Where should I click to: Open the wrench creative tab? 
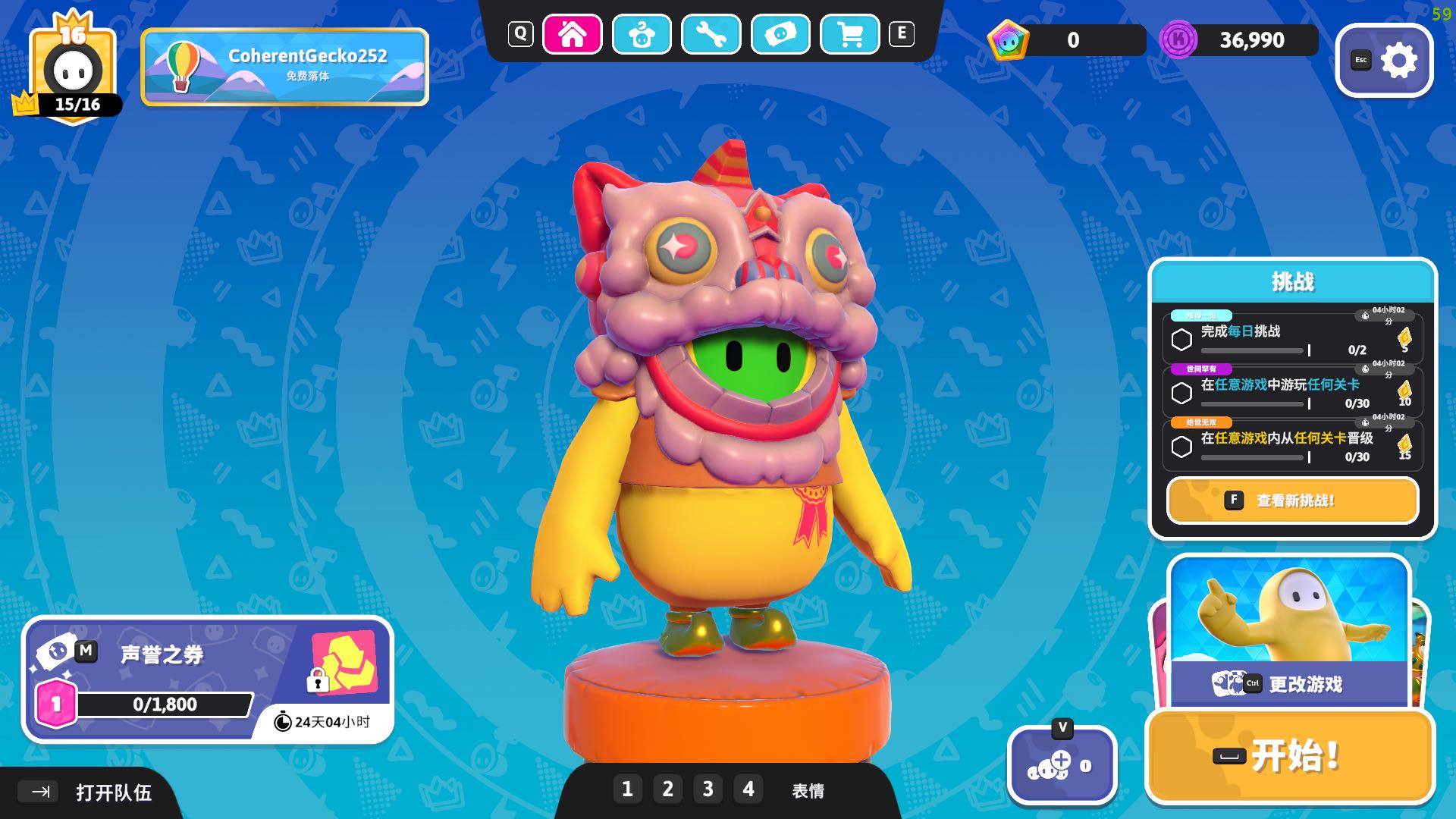click(x=711, y=34)
